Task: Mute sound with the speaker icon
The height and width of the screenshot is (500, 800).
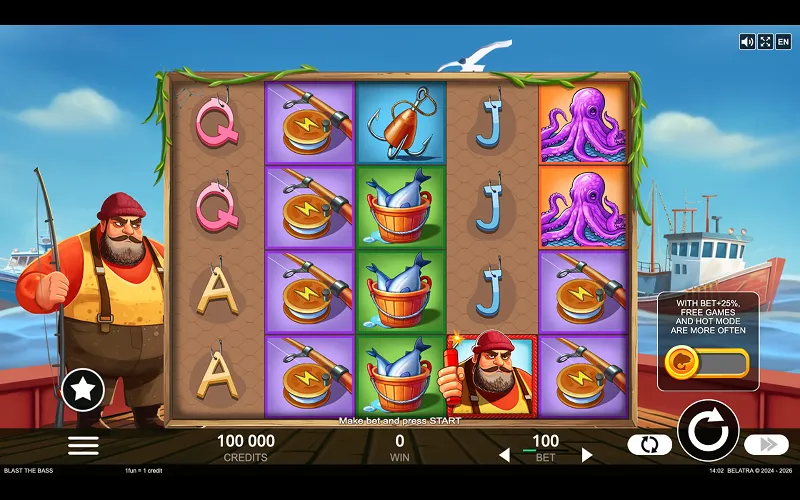Action: click(747, 41)
